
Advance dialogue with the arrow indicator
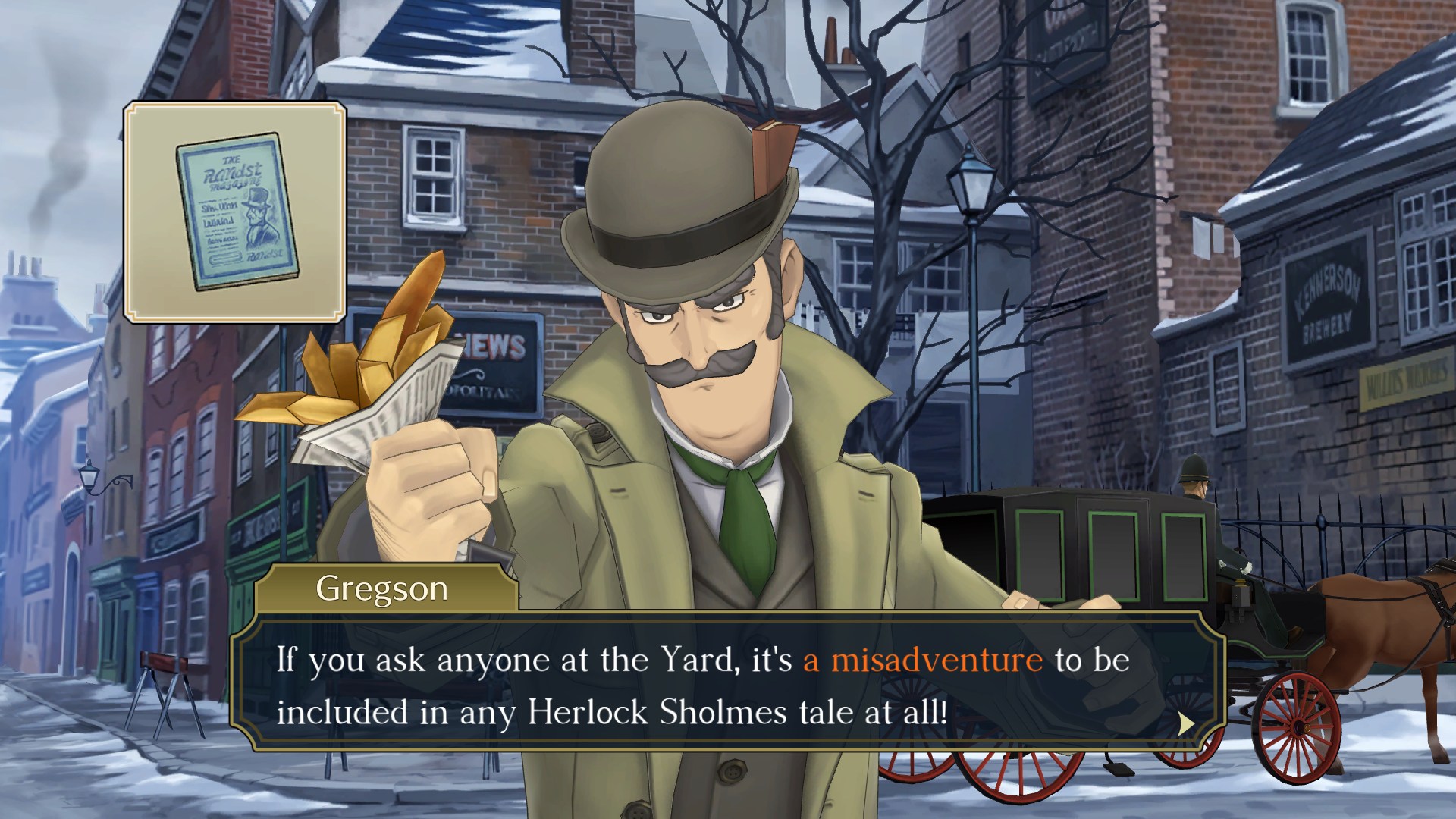pos(1185,723)
